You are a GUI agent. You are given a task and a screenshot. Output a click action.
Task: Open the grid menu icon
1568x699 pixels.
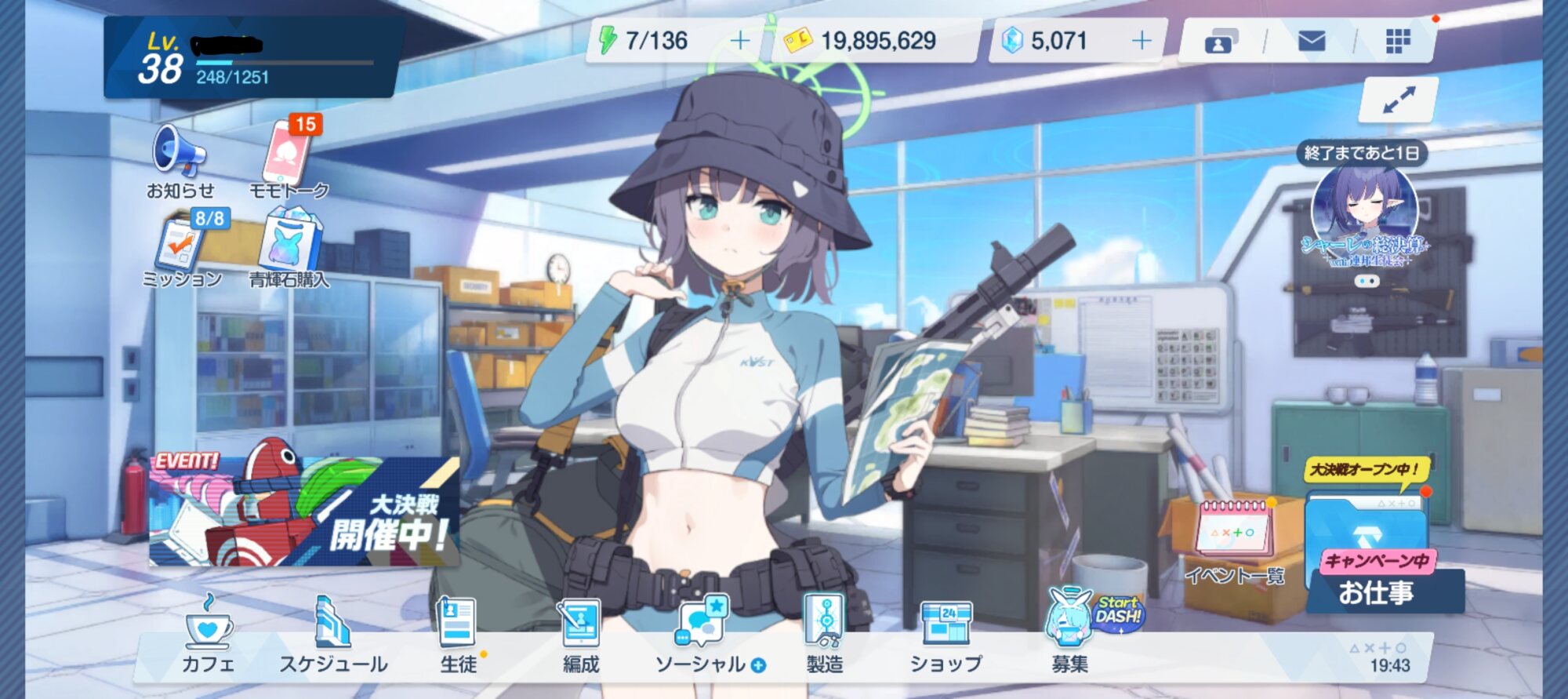[1398, 41]
